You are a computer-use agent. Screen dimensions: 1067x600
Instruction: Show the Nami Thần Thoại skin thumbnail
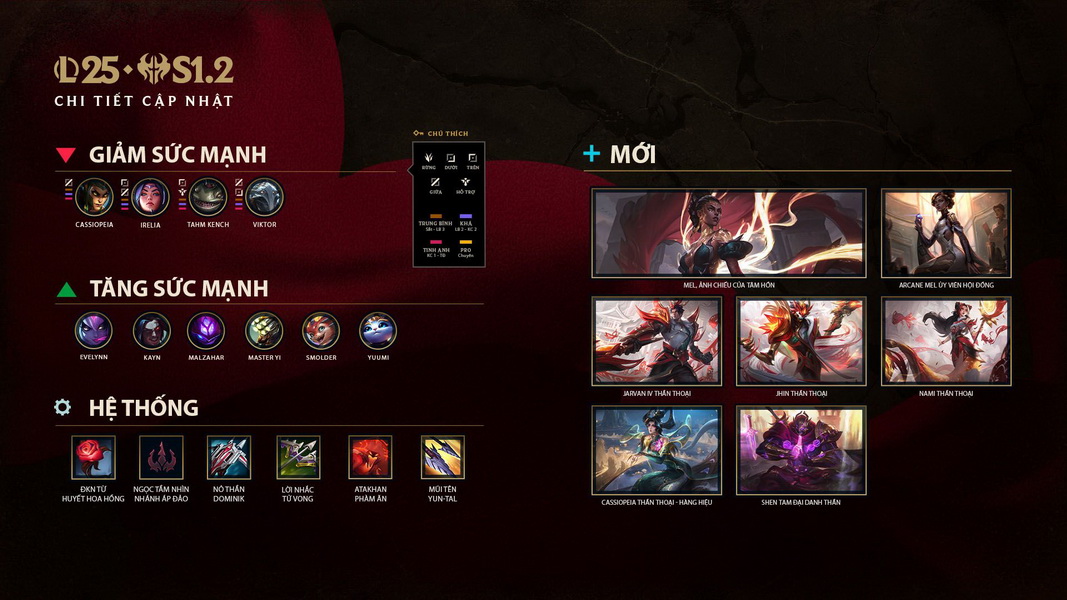point(945,341)
